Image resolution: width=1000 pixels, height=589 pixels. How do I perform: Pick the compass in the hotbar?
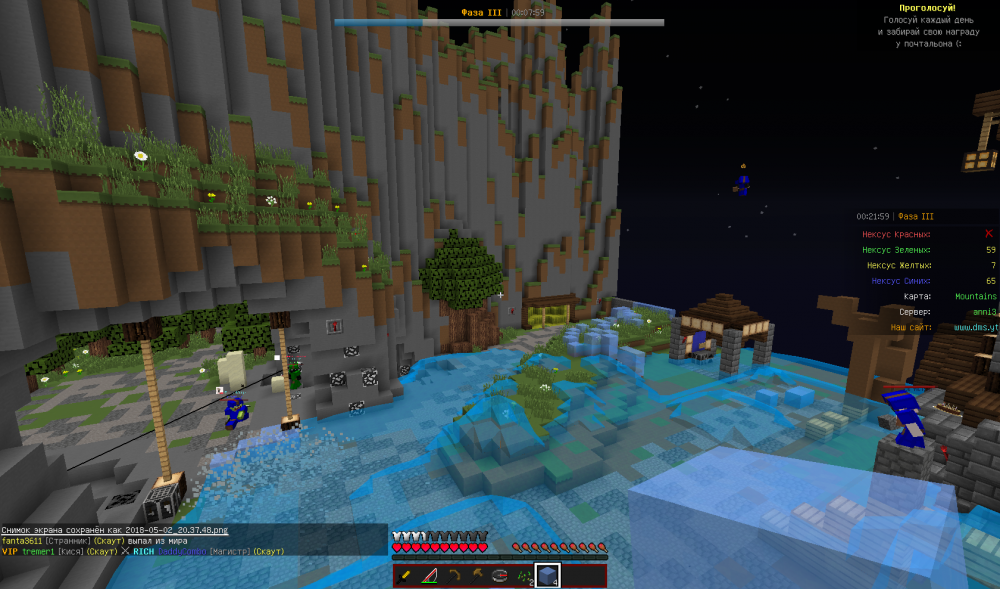(500, 576)
